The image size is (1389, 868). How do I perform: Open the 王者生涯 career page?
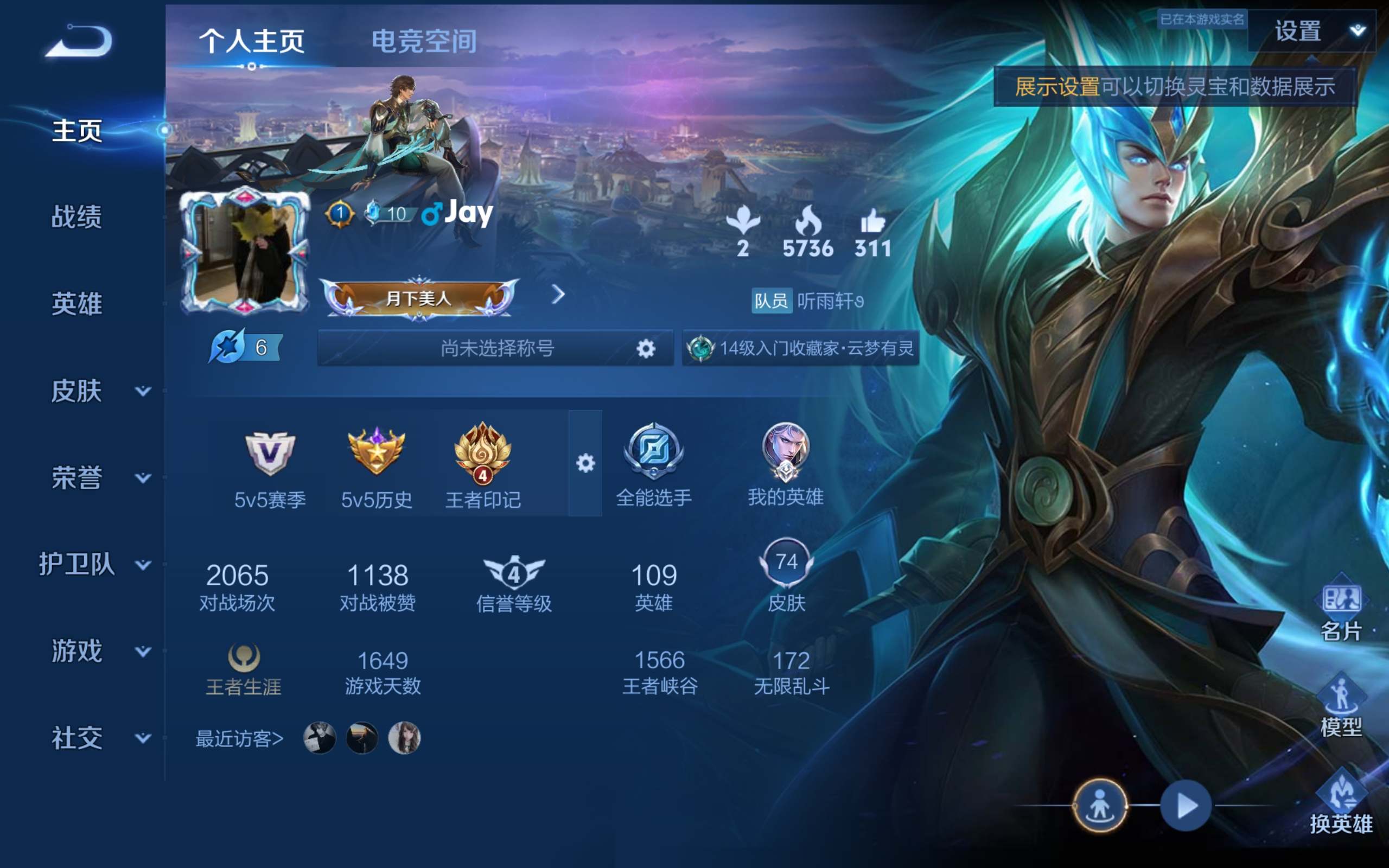(244, 670)
